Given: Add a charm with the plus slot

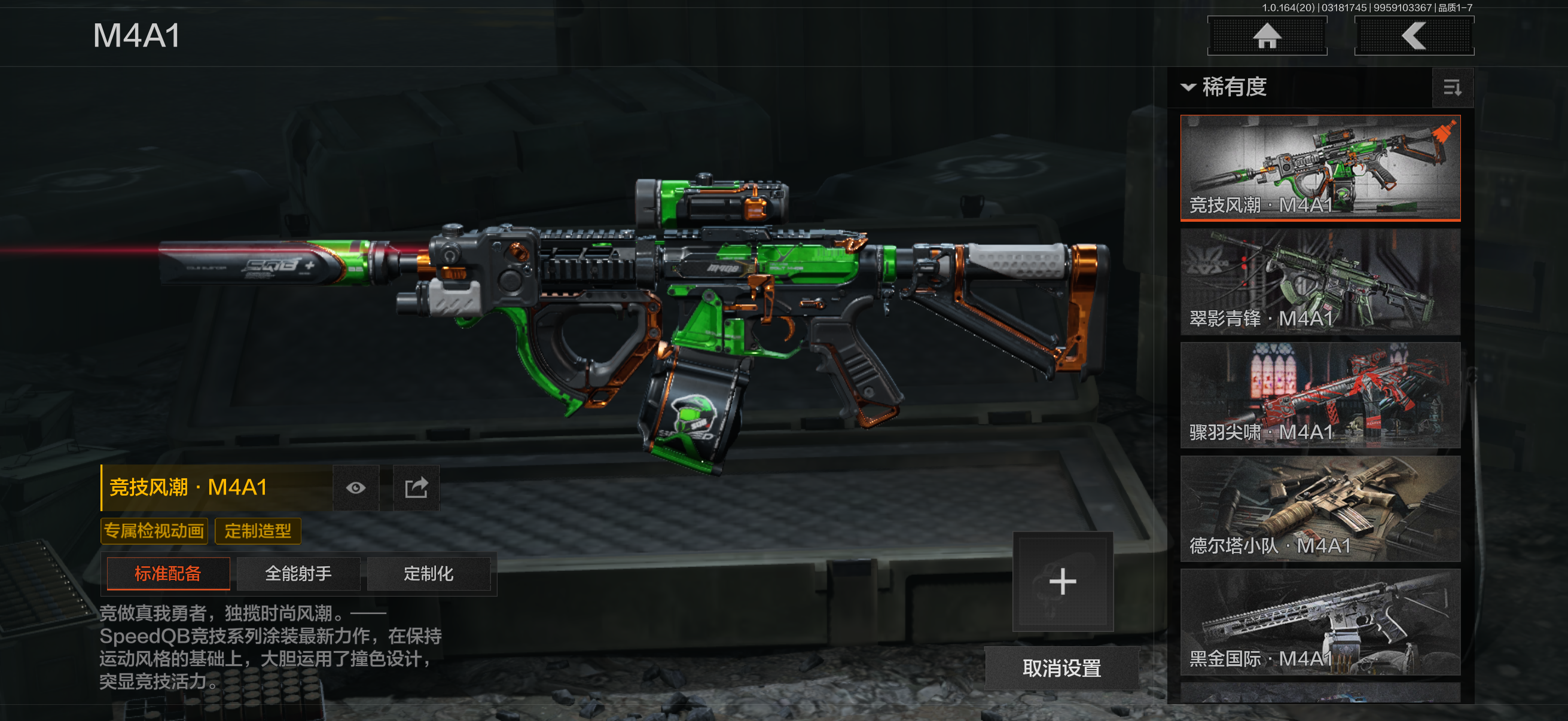Looking at the screenshot, I should pyautogui.click(x=1063, y=582).
